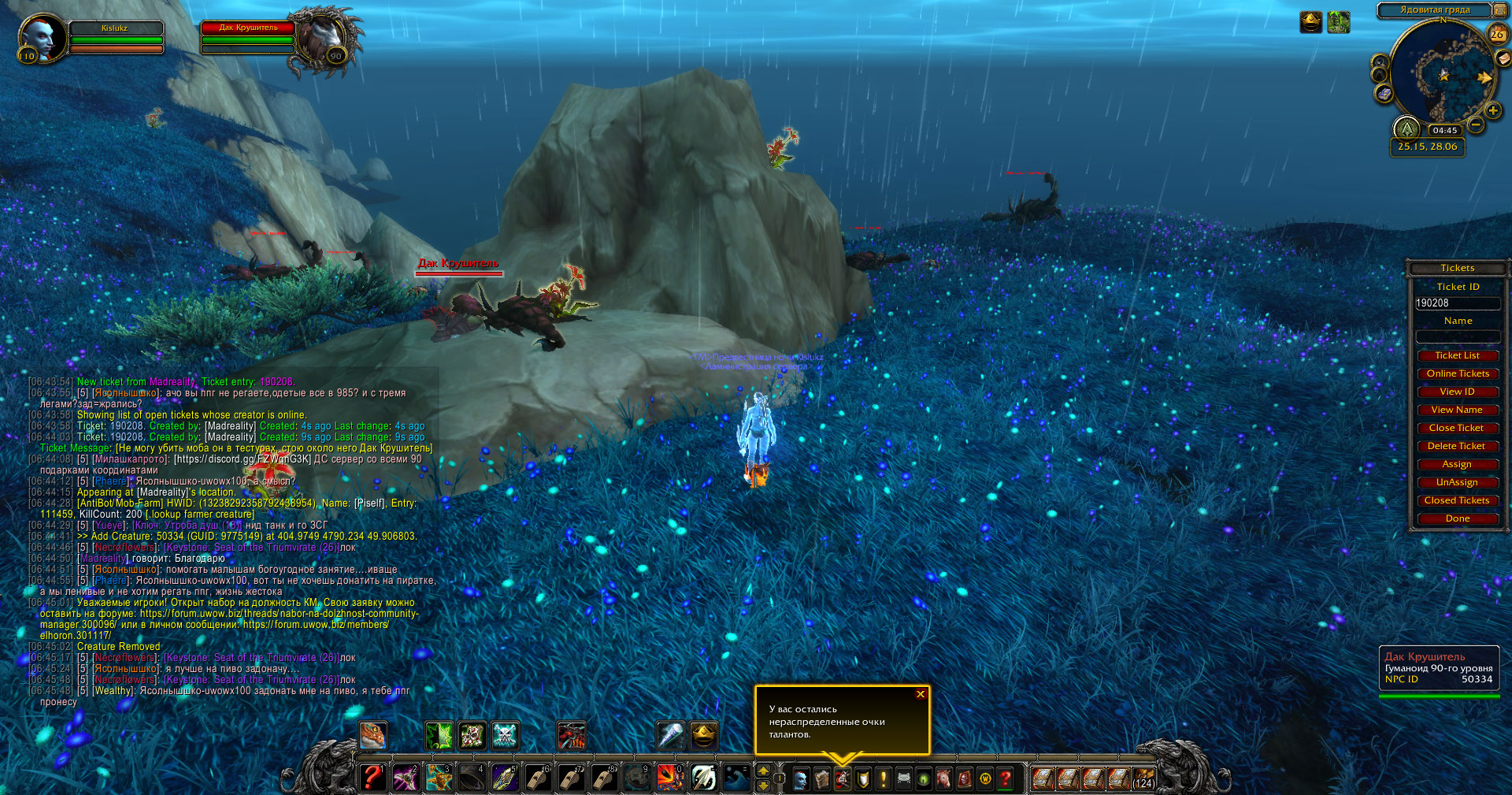The height and width of the screenshot is (795, 1512).
Task: Activate the red question mark action slot
Action: click(x=372, y=778)
